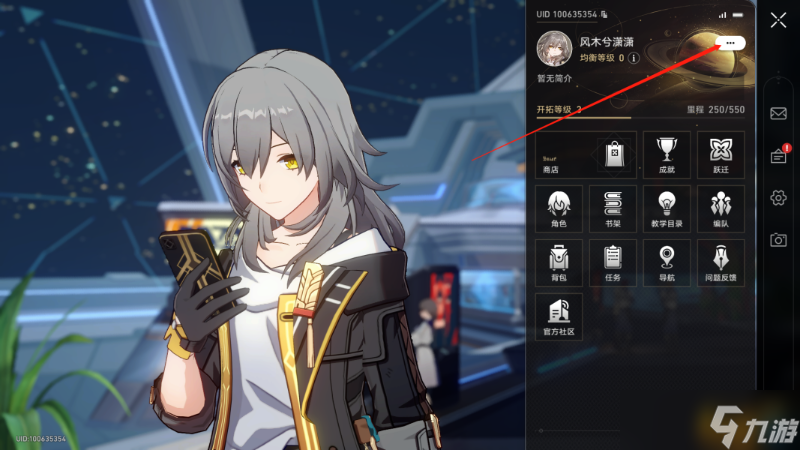Open the Missions (任务) list
Image resolution: width=800 pixels, height=450 pixels.
613,262
